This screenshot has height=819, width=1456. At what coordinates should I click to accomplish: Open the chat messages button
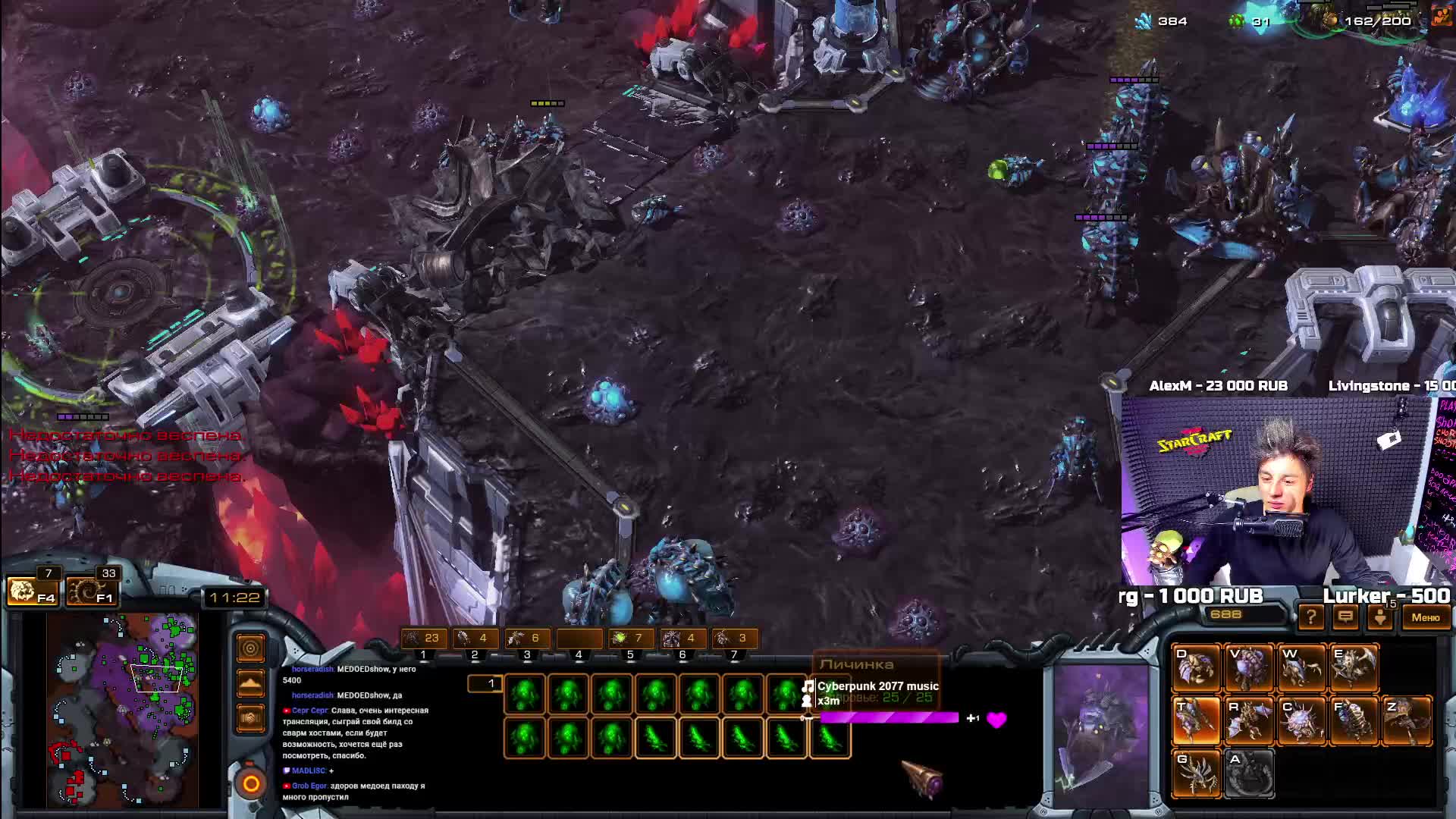tap(1345, 617)
